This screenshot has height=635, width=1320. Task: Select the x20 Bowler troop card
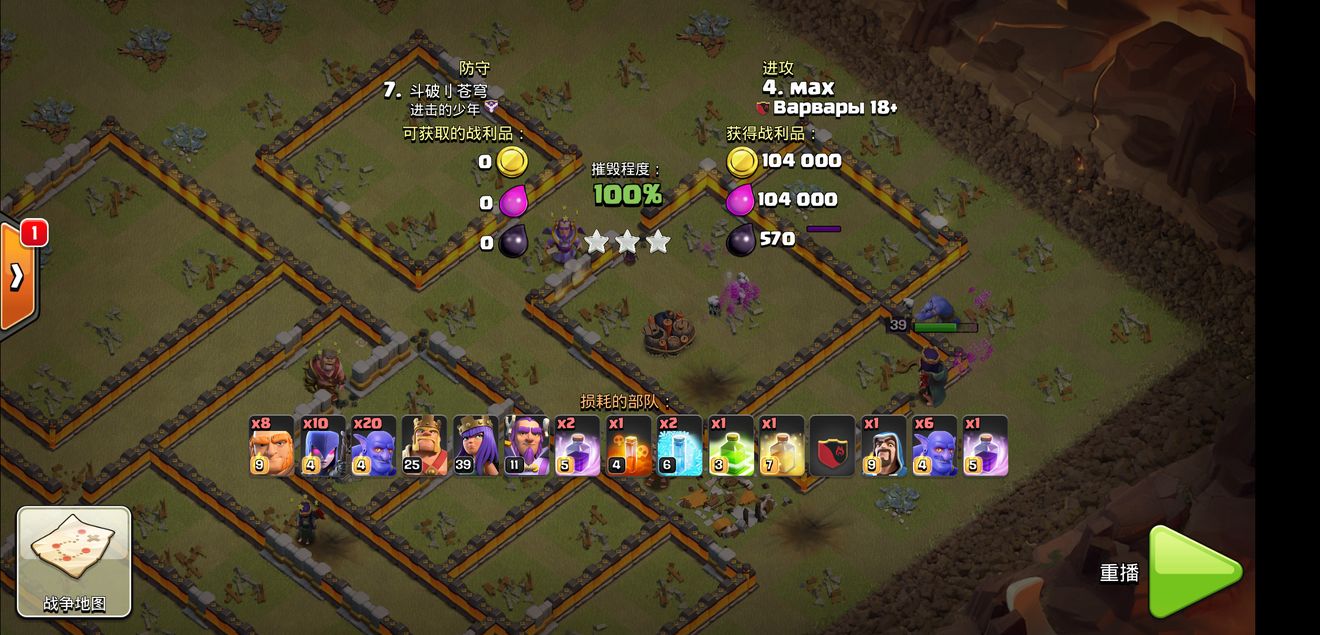373,446
